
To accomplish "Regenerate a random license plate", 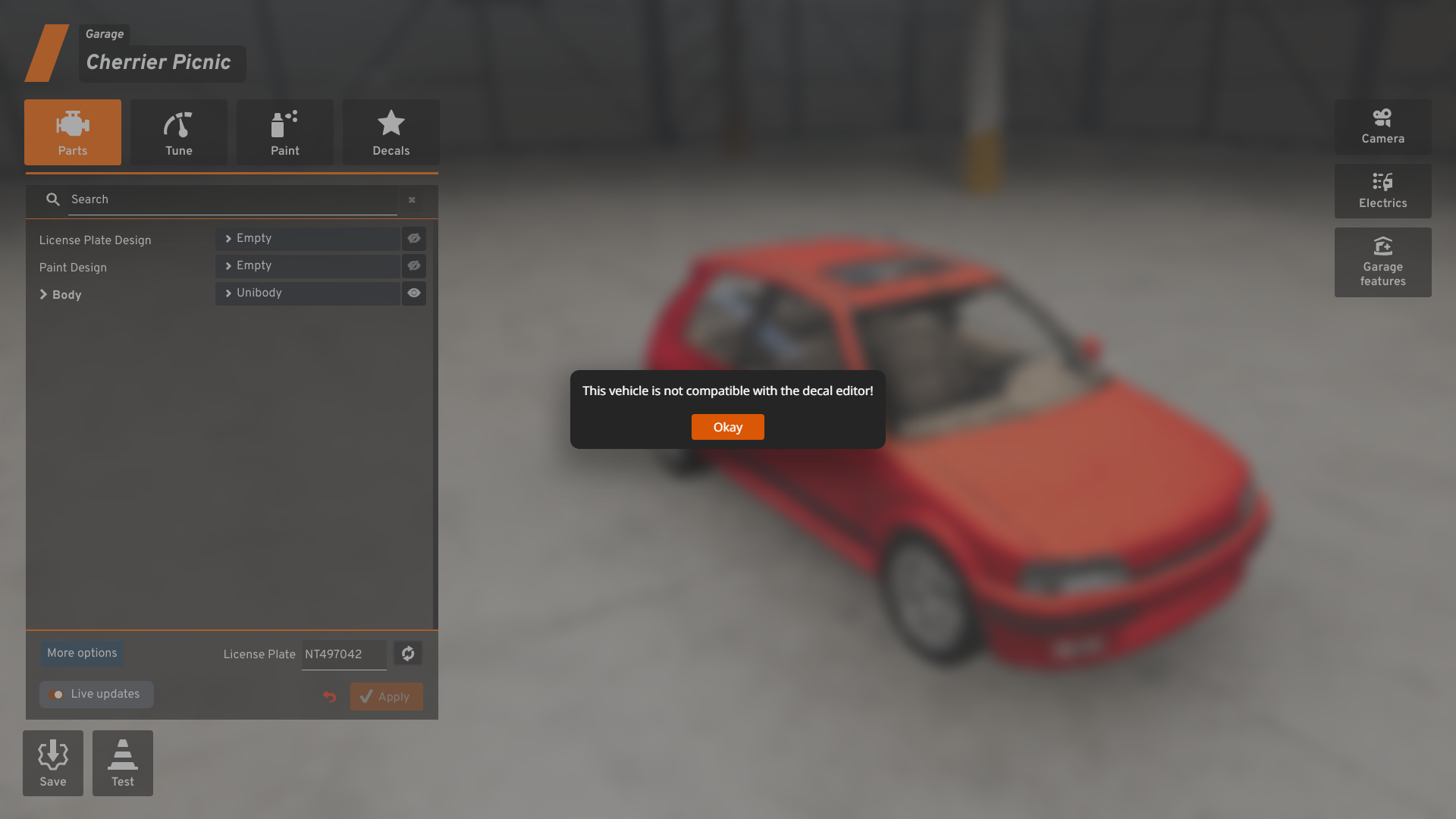I will [408, 654].
